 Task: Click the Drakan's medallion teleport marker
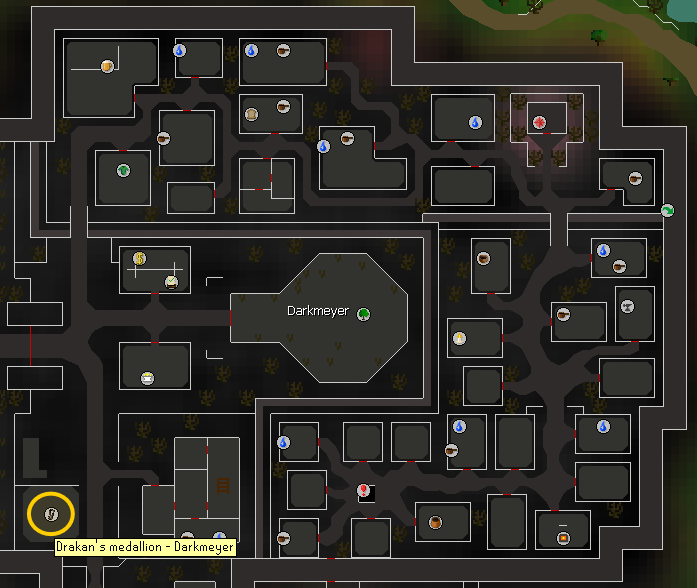point(50,514)
